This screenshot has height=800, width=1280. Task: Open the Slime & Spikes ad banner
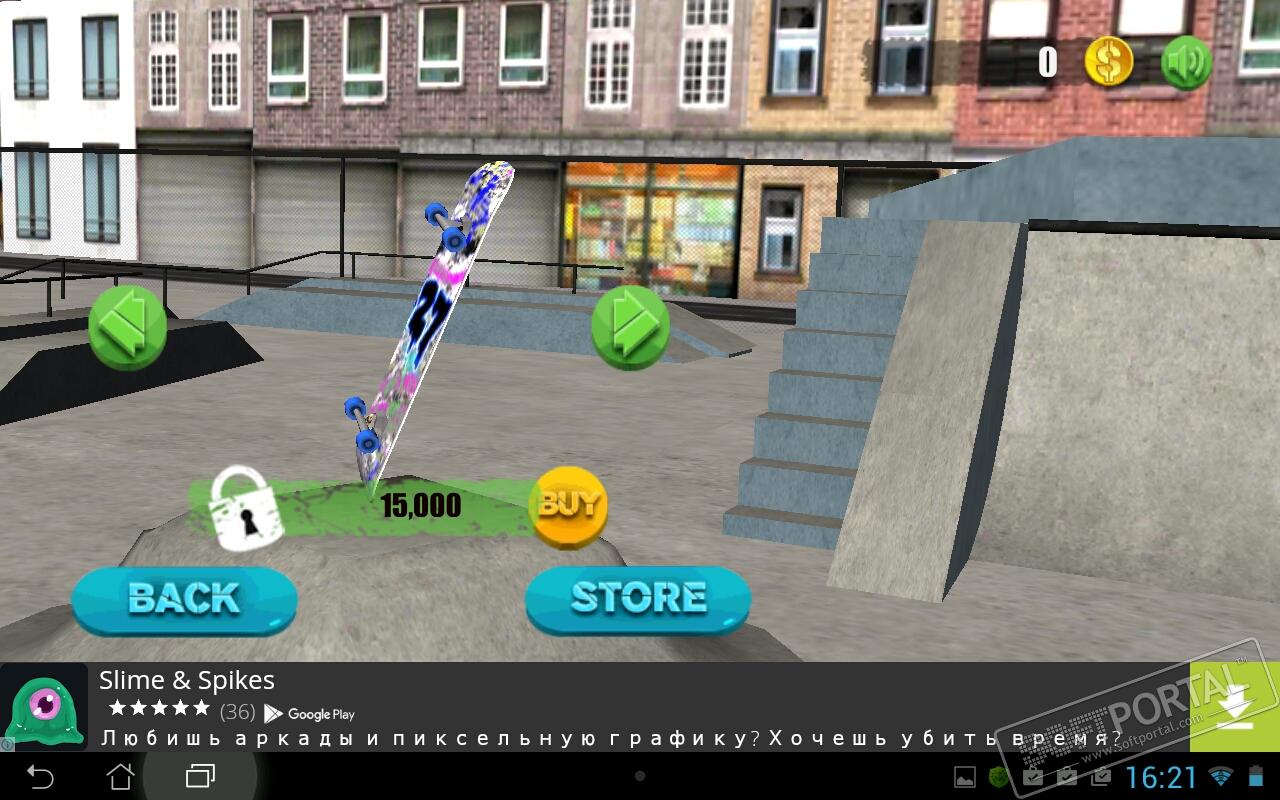pyautogui.click(x=600, y=707)
